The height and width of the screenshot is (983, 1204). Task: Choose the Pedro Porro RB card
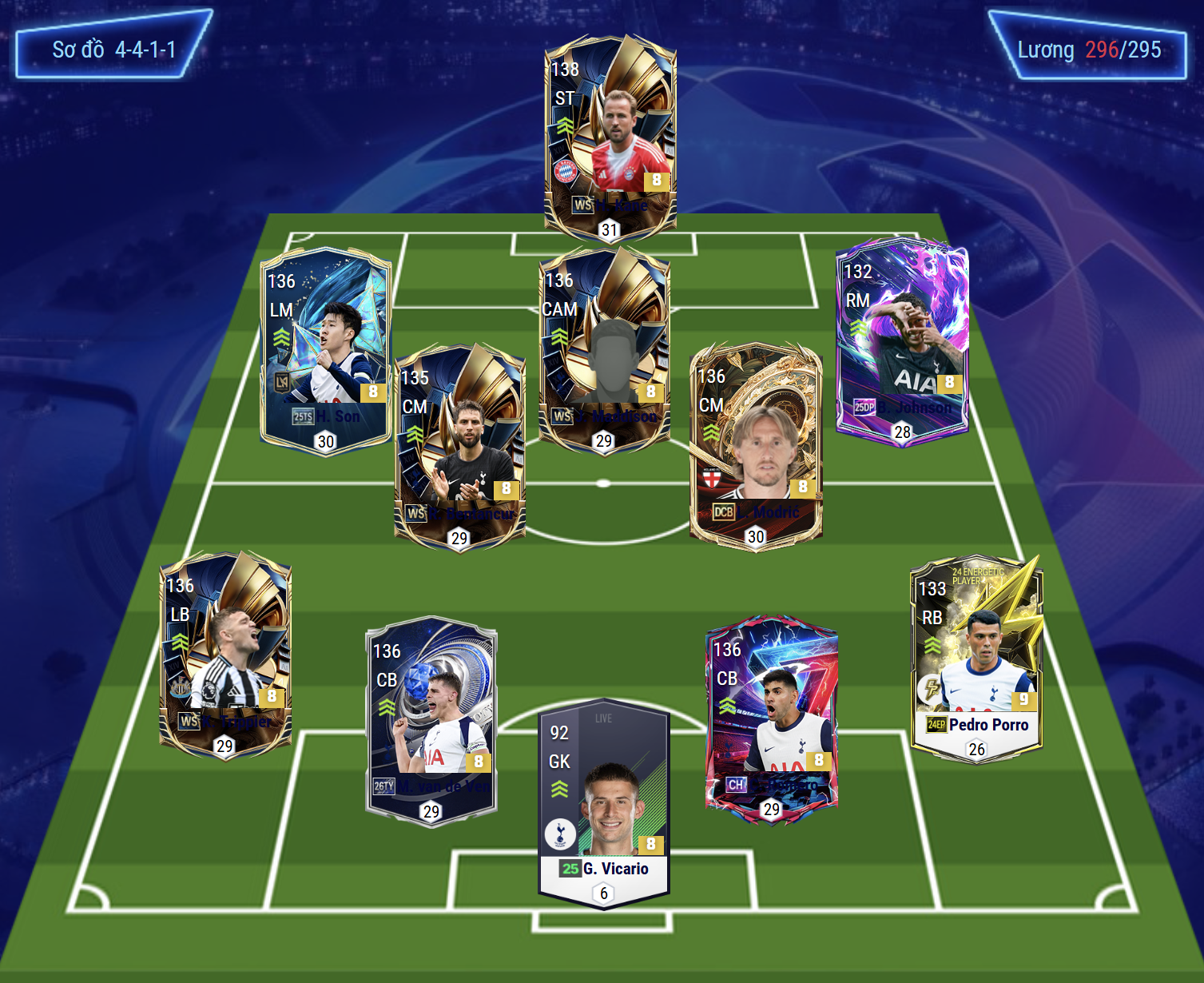tap(976, 657)
